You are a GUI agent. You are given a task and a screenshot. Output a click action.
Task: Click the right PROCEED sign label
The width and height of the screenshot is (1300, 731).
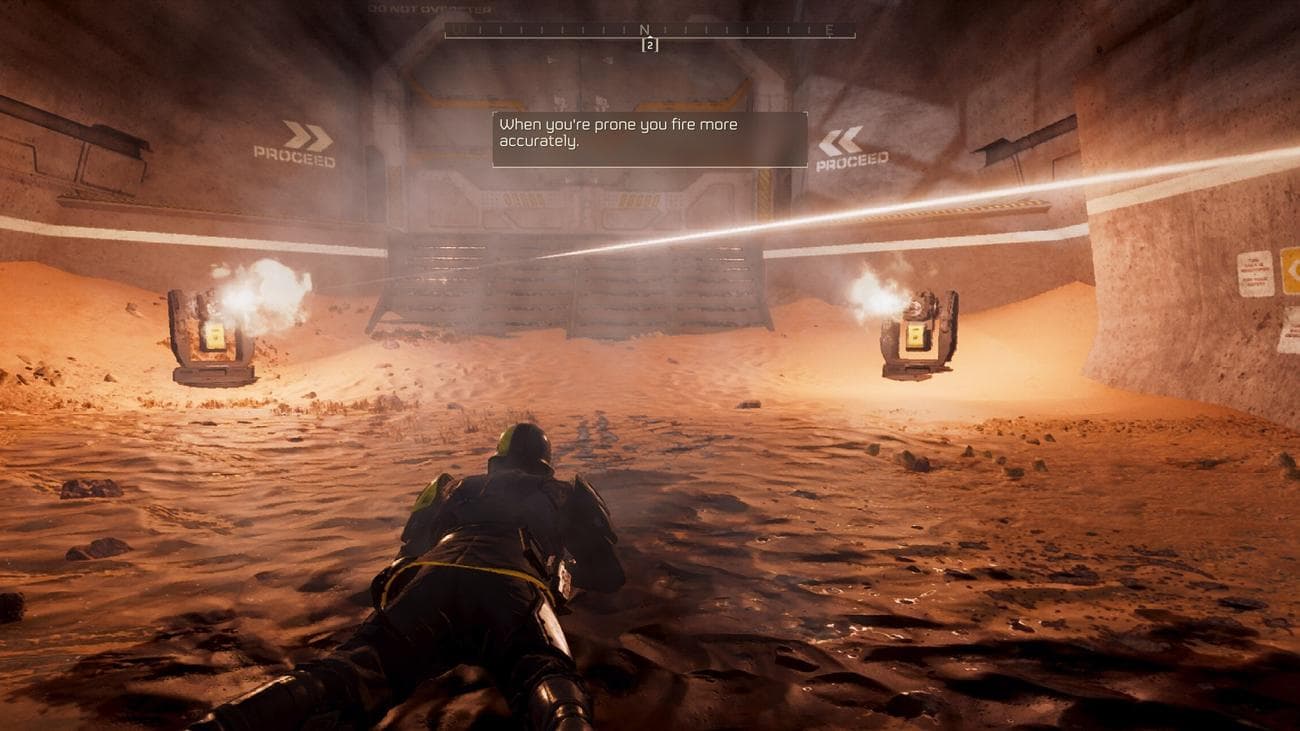(x=855, y=160)
